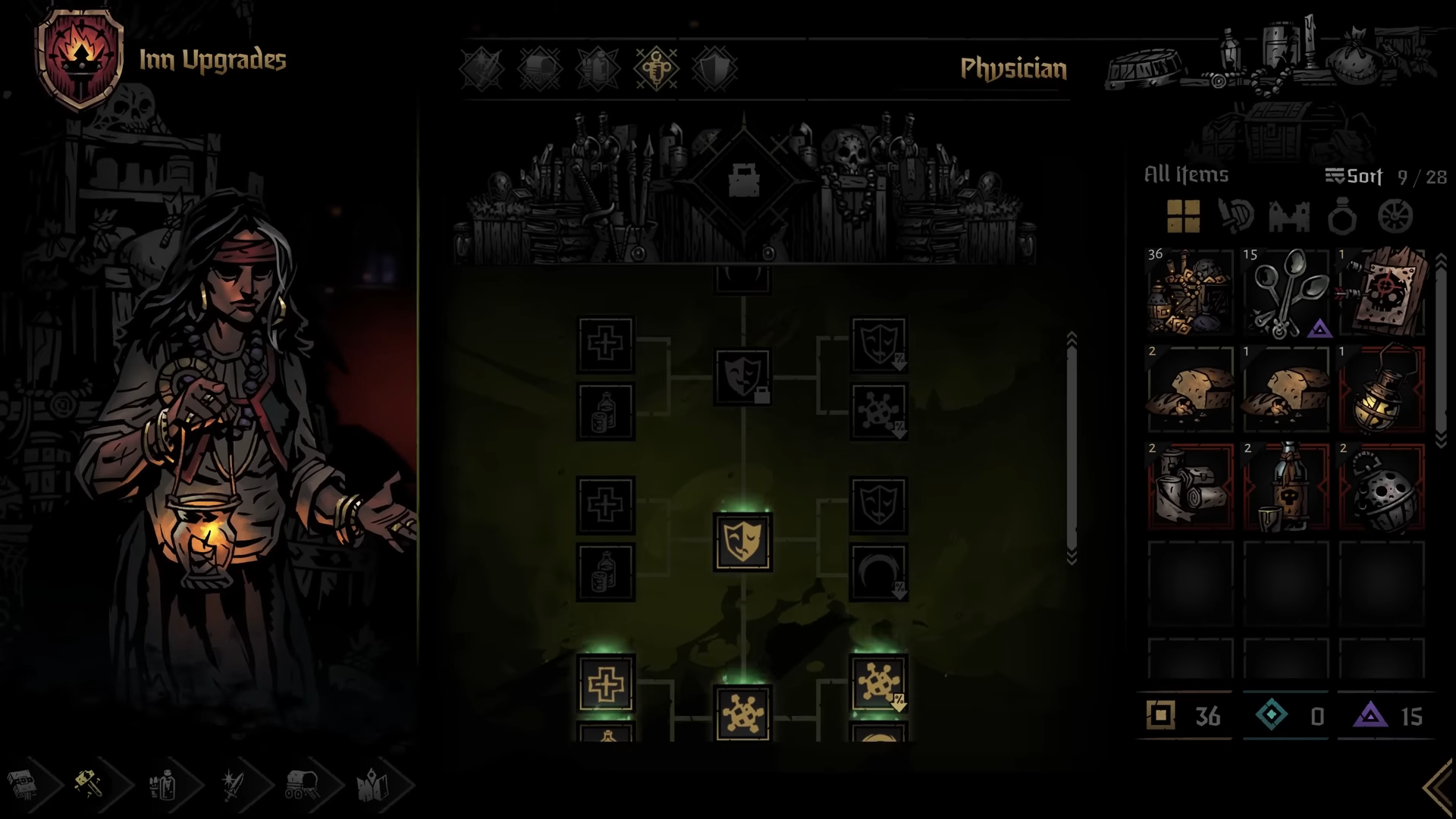Open the stagecoach upgrades category icon
Image resolution: width=1456 pixels, height=819 pixels.
click(538, 68)
